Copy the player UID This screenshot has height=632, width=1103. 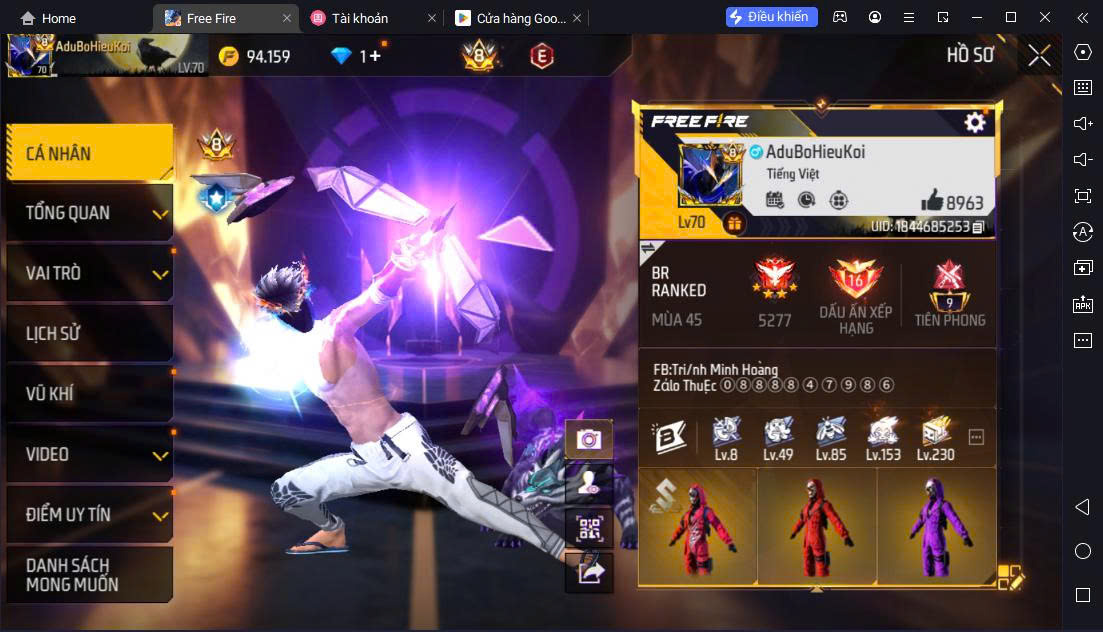click(x=978, y=227)
